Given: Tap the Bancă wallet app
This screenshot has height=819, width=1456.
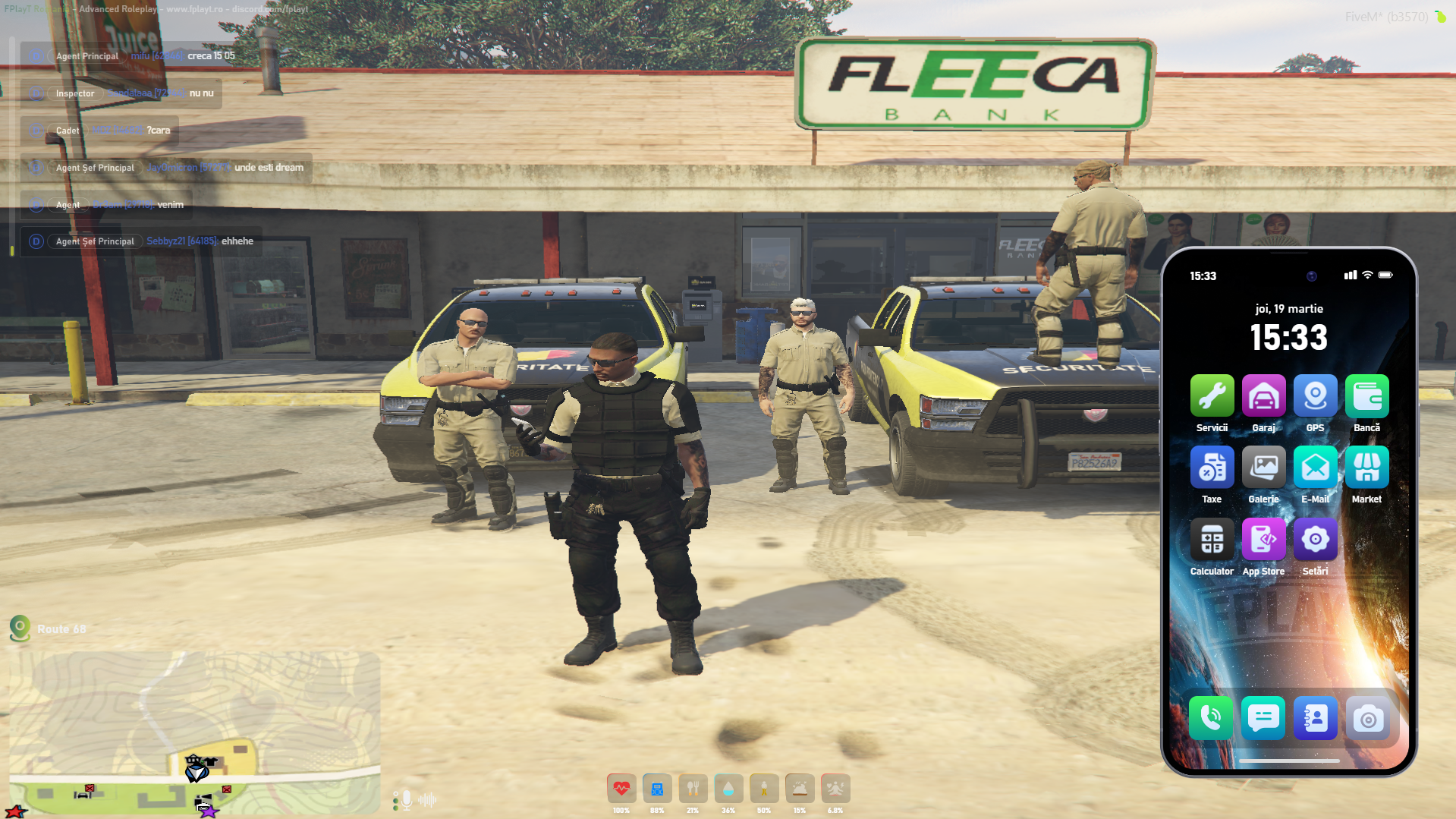Looking at the screenshot, I should coord(1366,396).
